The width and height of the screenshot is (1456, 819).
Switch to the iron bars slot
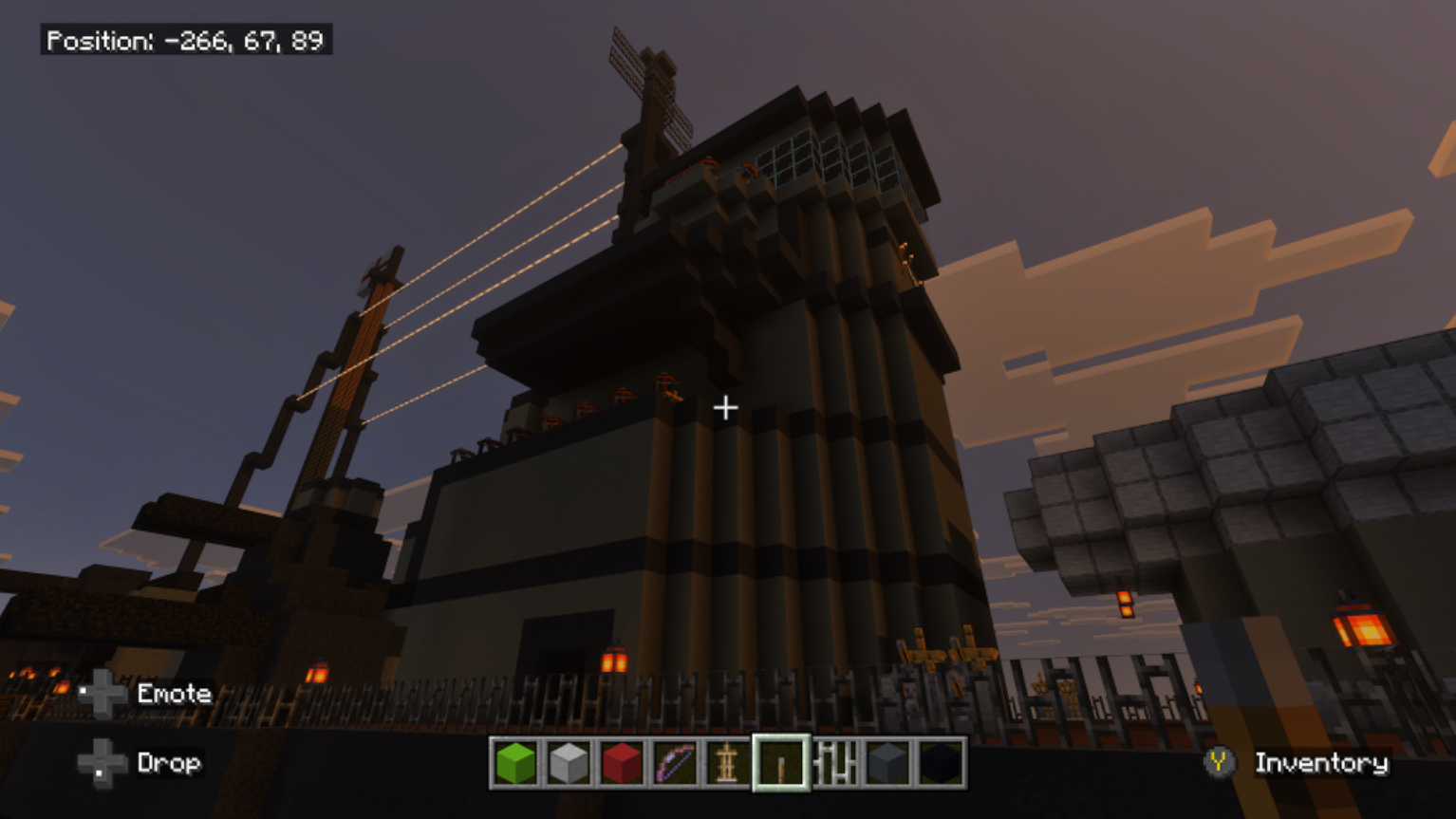(x=835, y=763)
